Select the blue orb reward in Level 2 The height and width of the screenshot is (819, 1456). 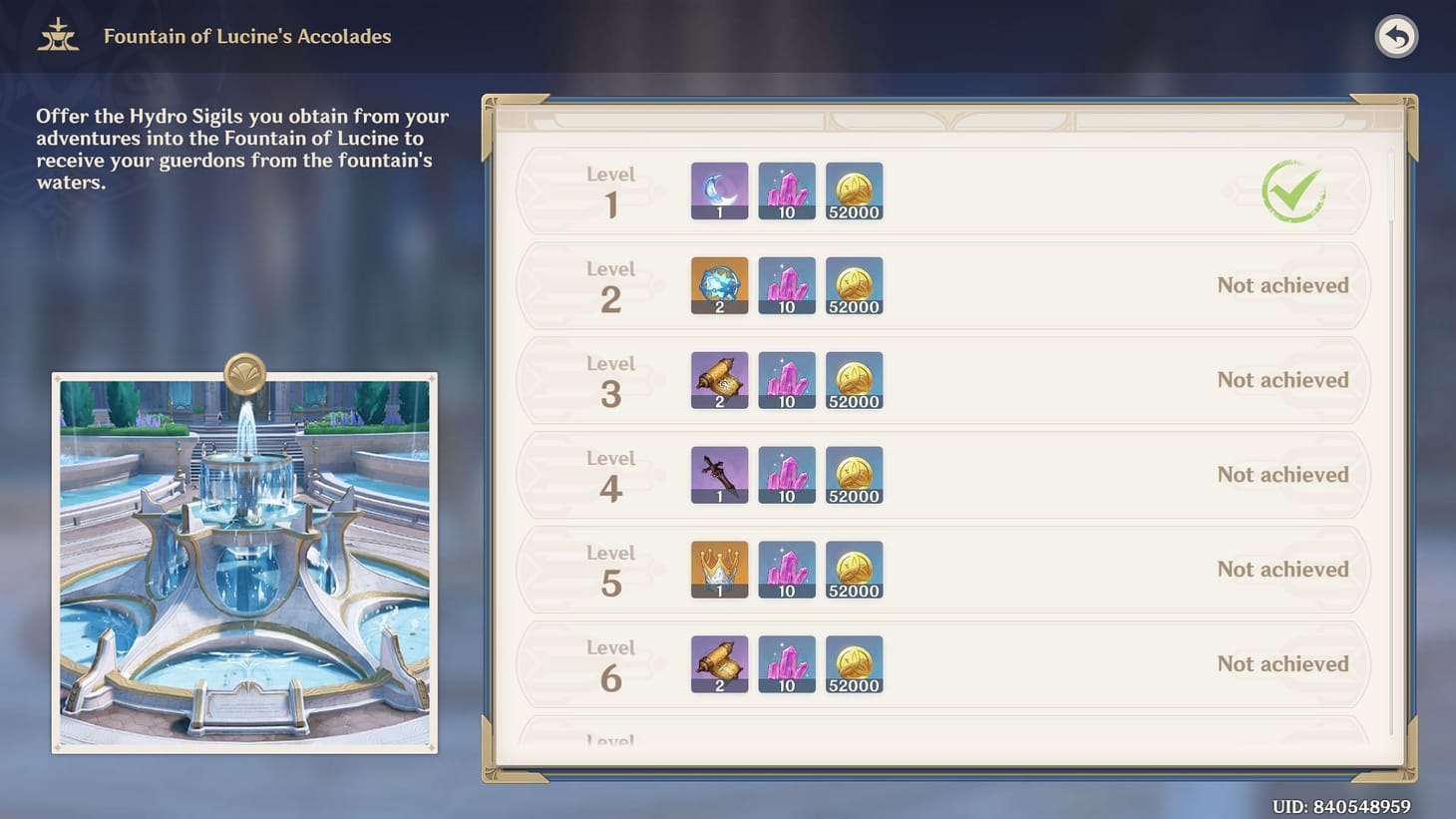719,285
